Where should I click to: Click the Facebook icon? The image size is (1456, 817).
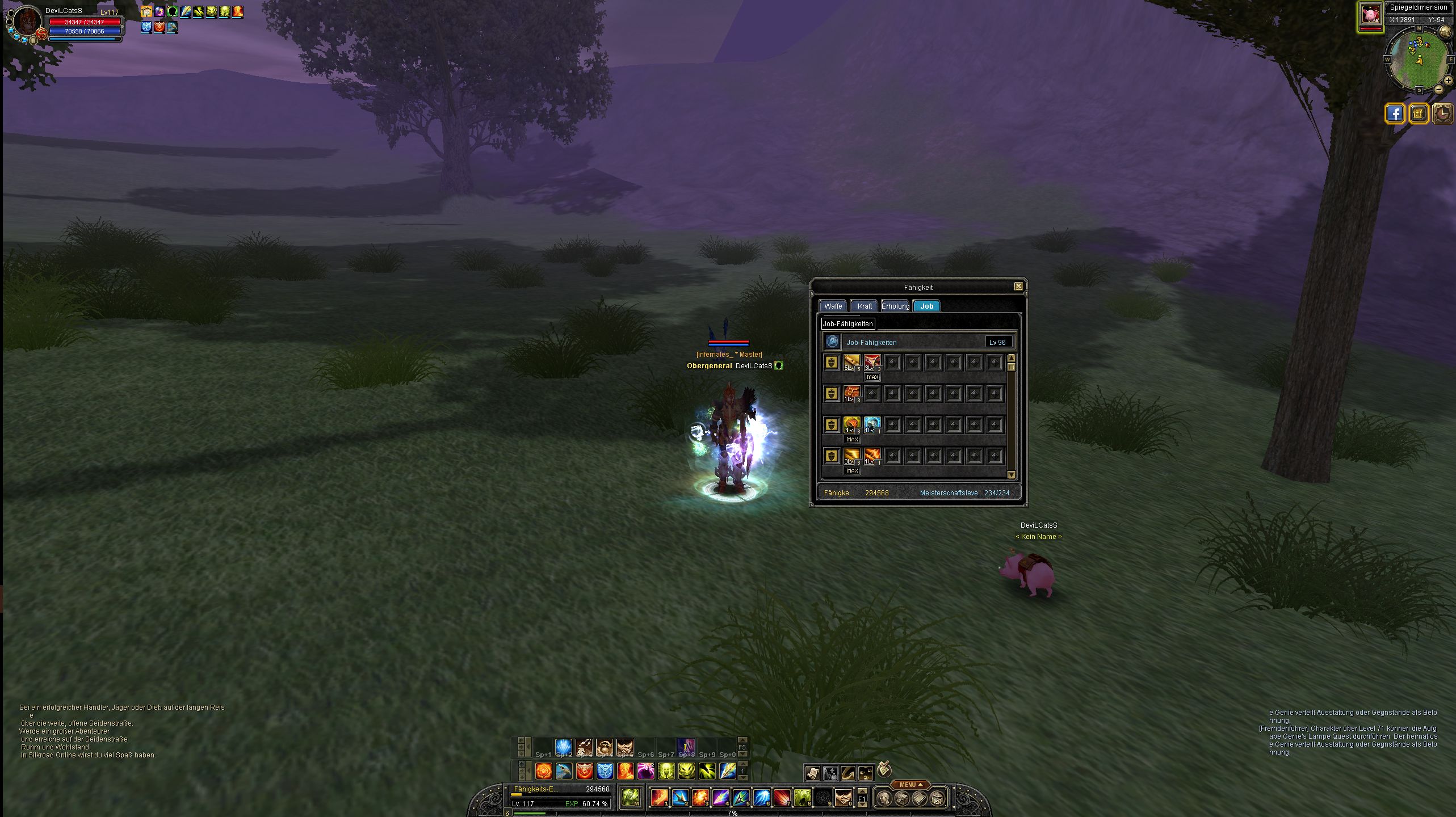(x=1395, y=113)
